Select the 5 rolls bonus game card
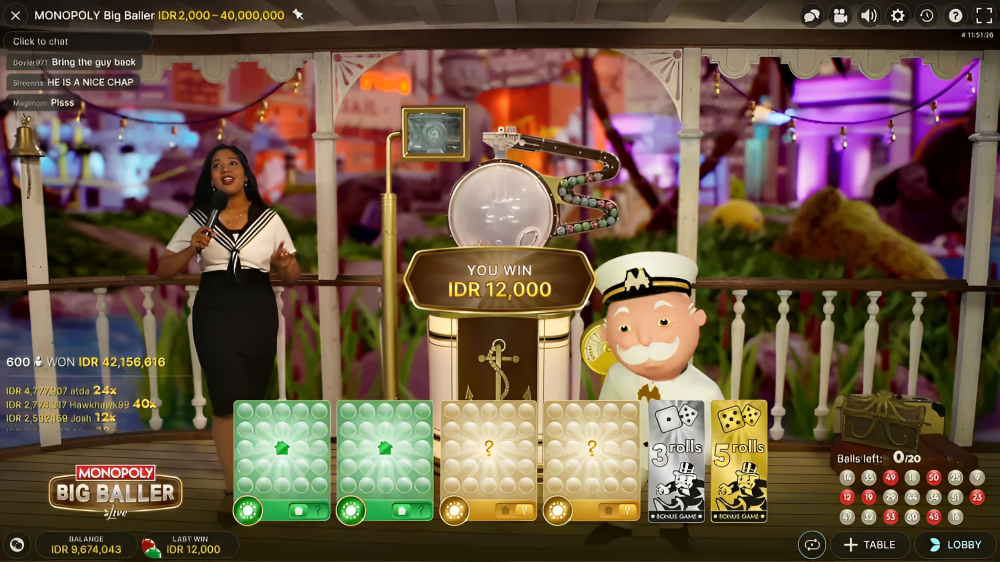This screenshot has height=562, width=1000. [739, 461]
